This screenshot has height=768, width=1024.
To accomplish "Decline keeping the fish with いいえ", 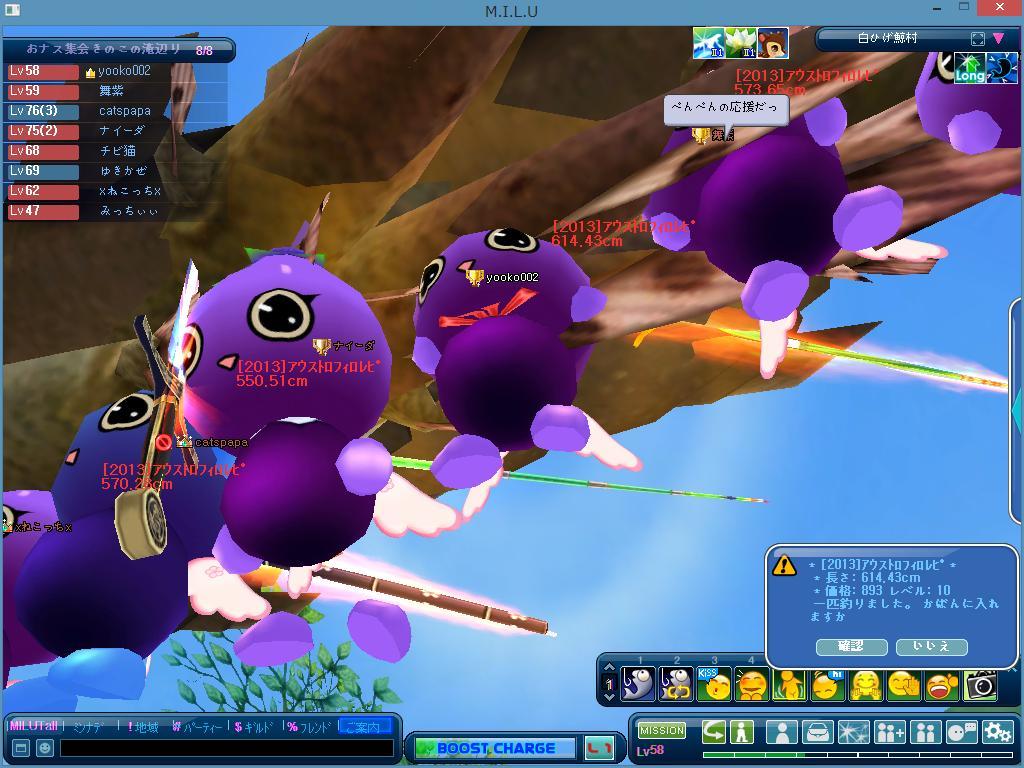I will click(931, 647).
